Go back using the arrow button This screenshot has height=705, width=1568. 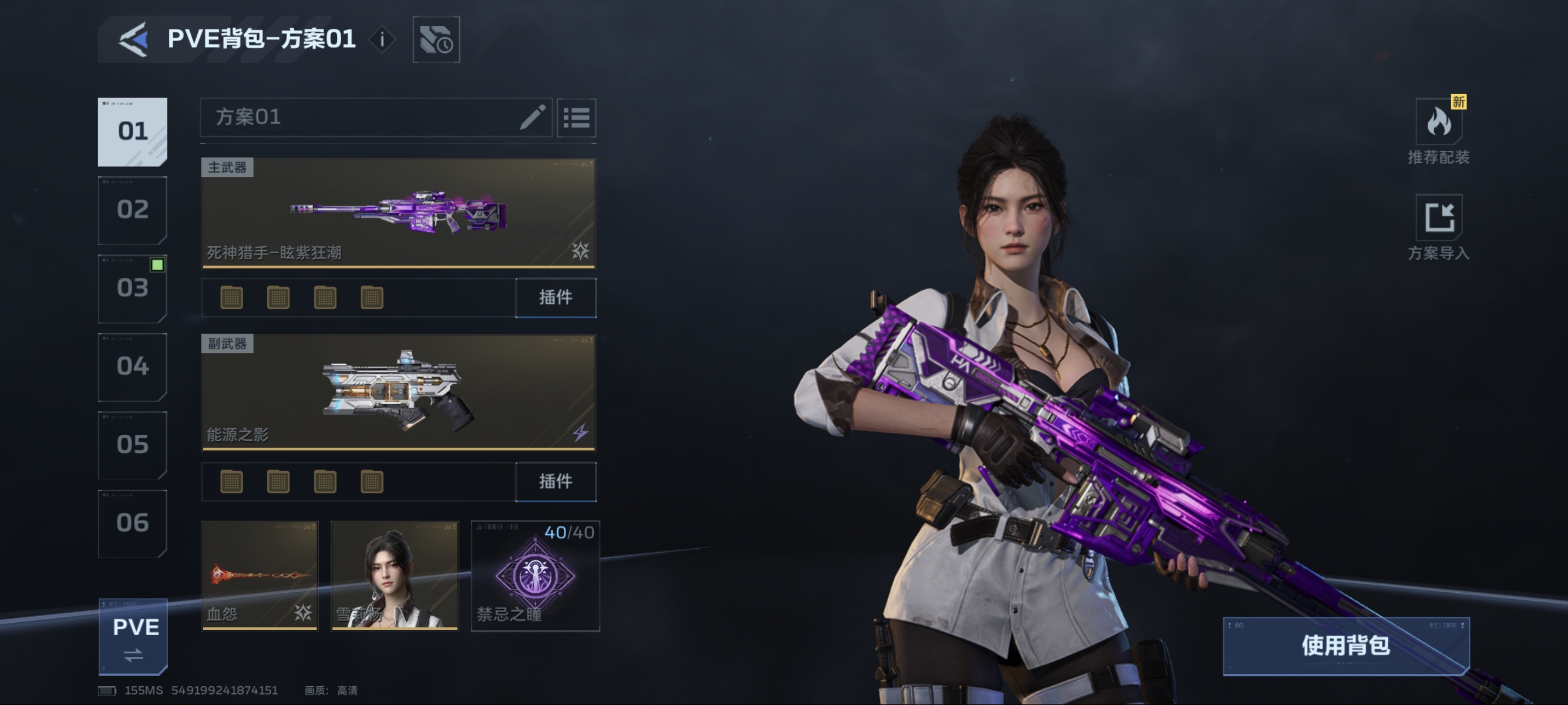pyautogui.click(x=134, y=39)
